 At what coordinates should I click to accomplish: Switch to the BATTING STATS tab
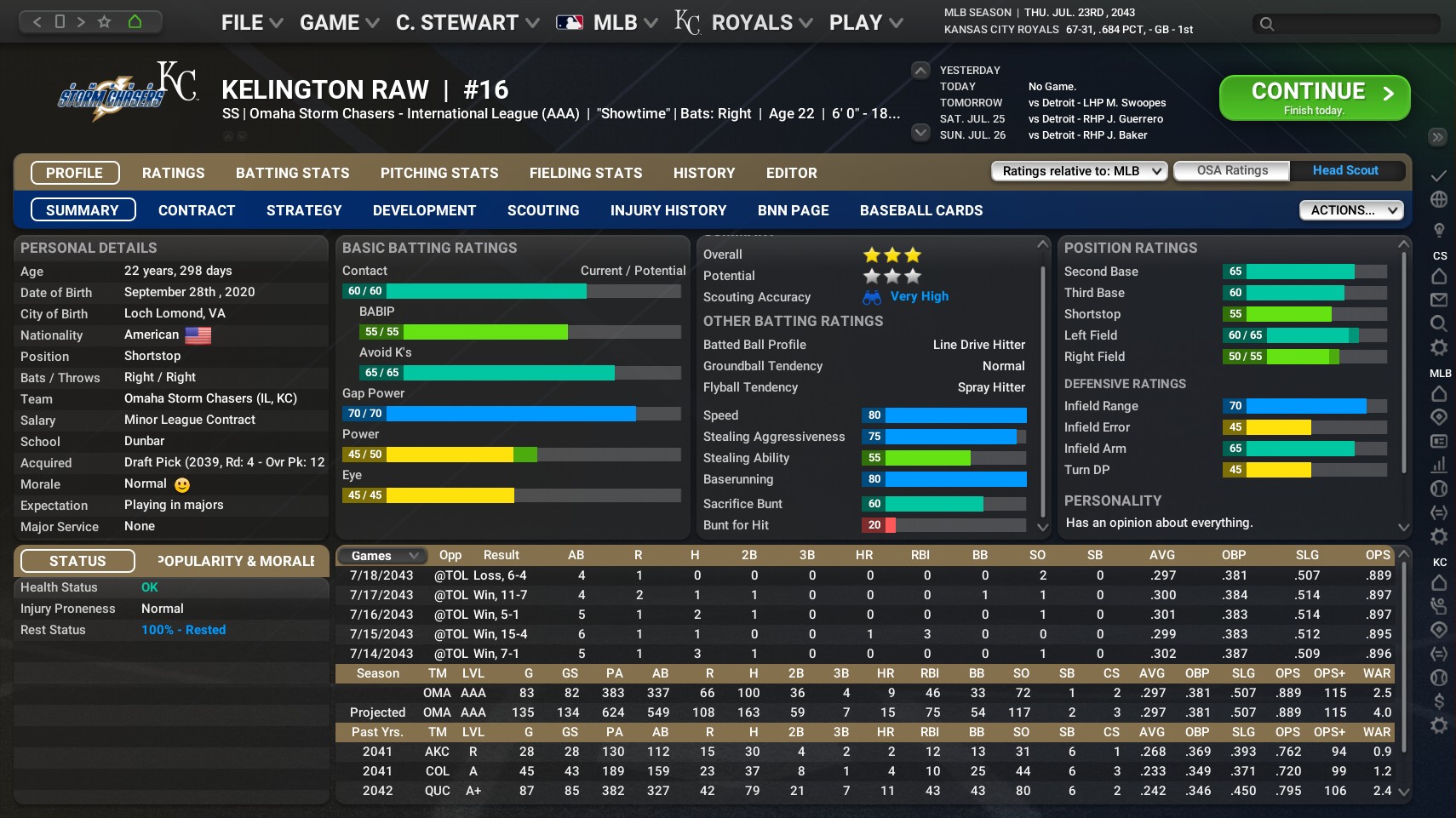pos(292,173)
